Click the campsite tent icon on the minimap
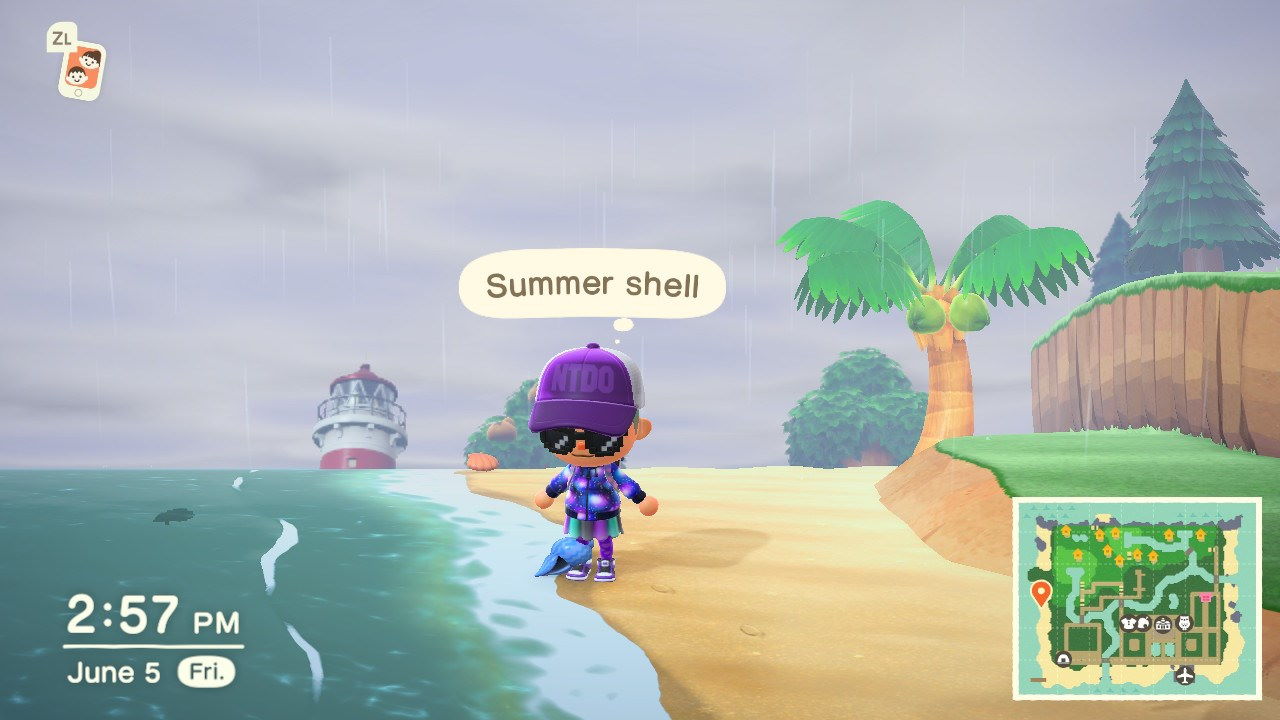 1064,660
